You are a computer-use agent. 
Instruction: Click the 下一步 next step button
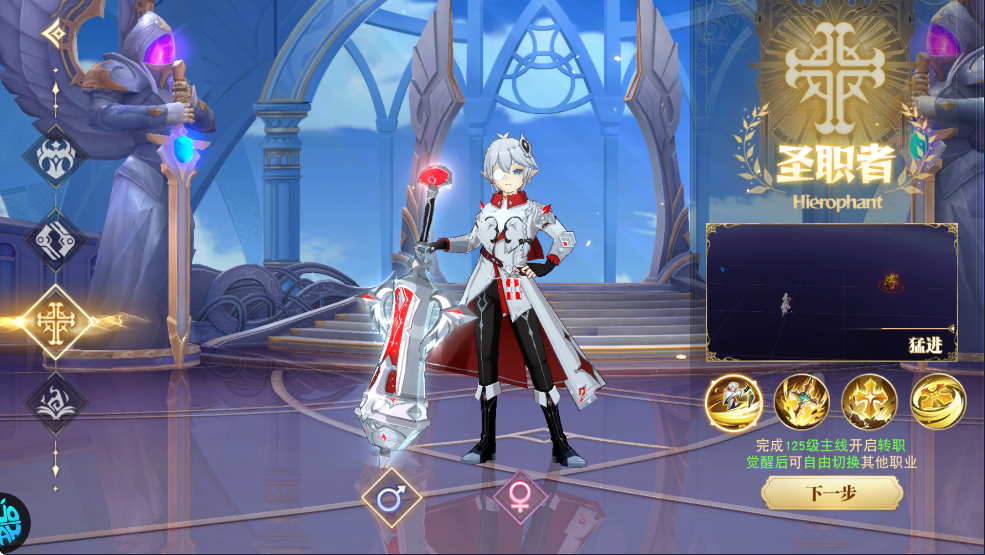(831, 492)
